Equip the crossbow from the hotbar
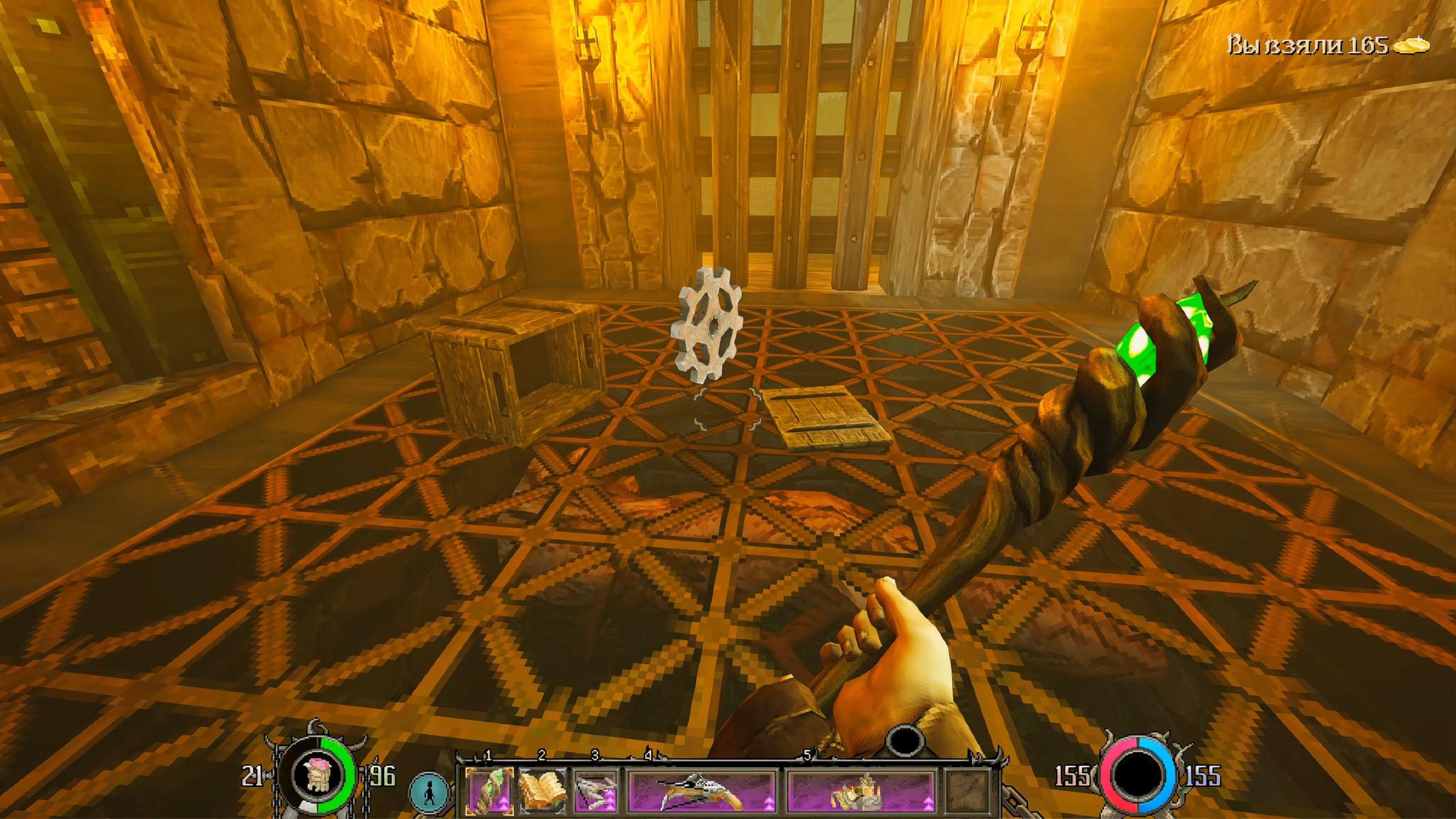The image size is (1456, 819). (702, 790)
